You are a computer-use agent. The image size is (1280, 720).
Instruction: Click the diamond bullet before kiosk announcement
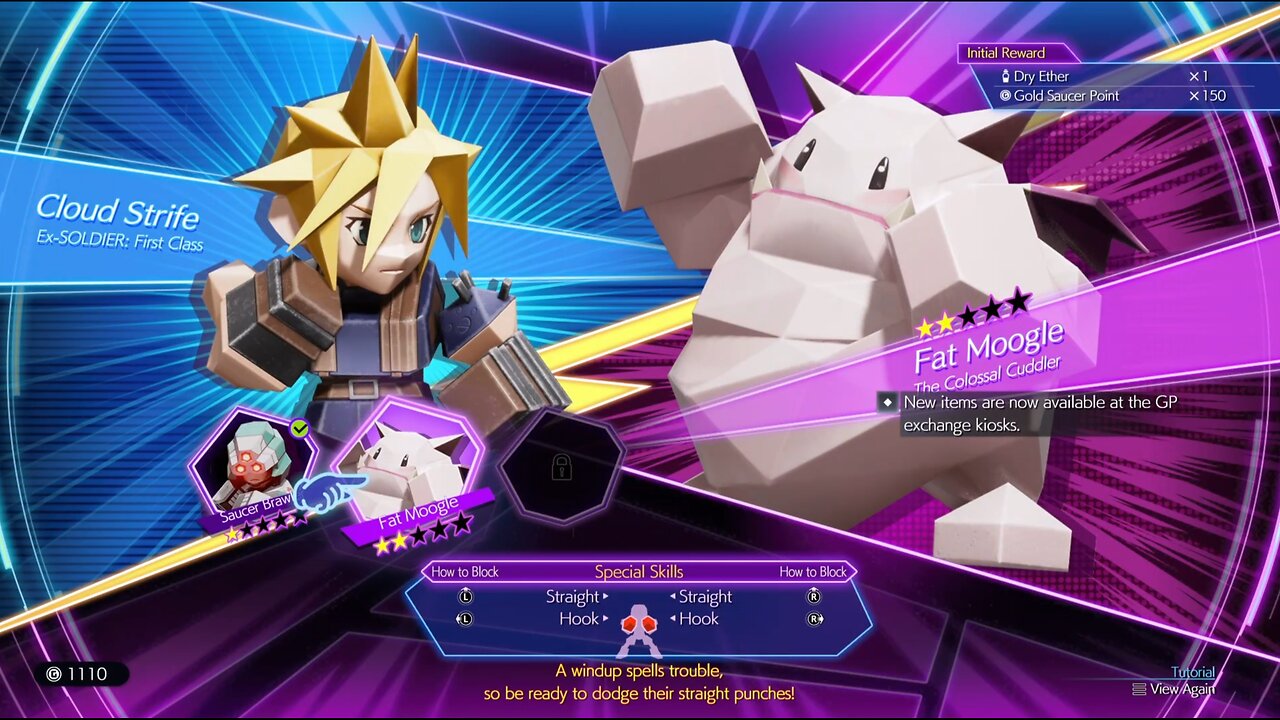(x=889, y=404)
